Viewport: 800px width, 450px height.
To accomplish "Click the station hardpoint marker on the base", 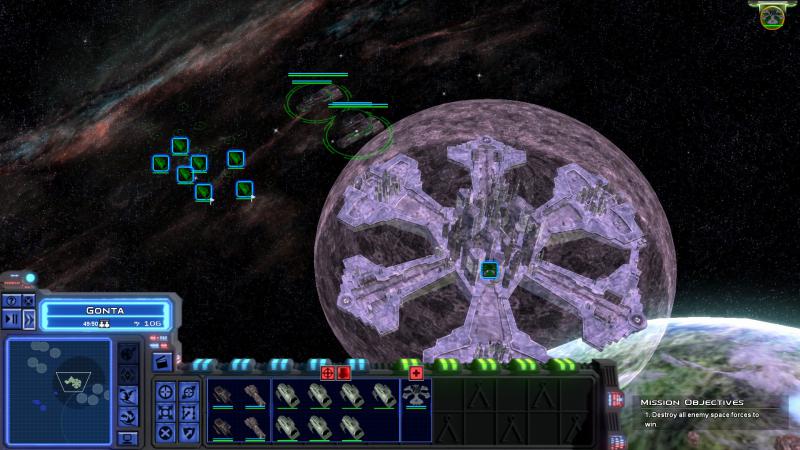I will click(x=489, y=269).
